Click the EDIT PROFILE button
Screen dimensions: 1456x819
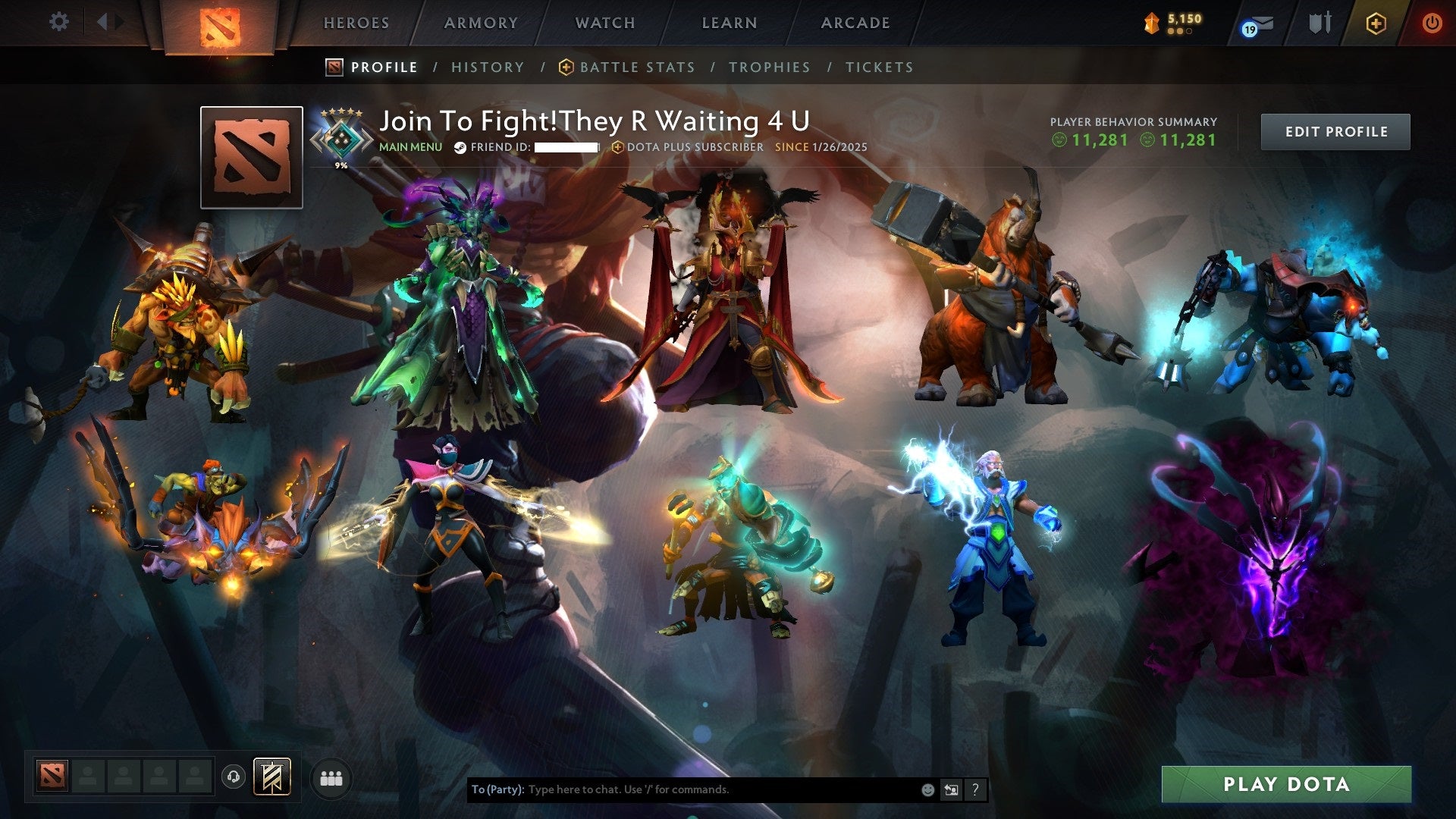click(x=1335, y=130)
